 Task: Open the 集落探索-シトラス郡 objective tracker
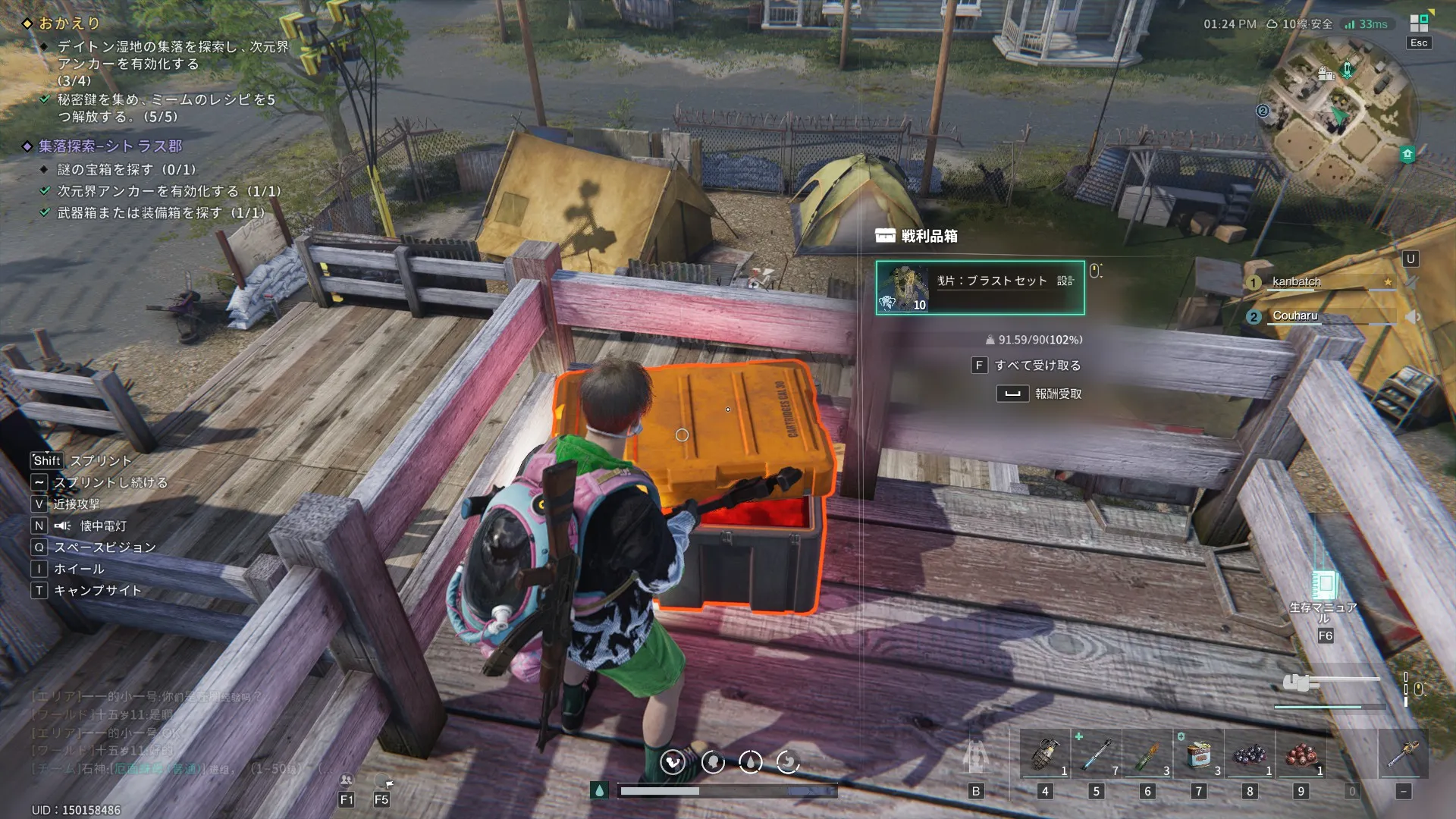(110, 146)
